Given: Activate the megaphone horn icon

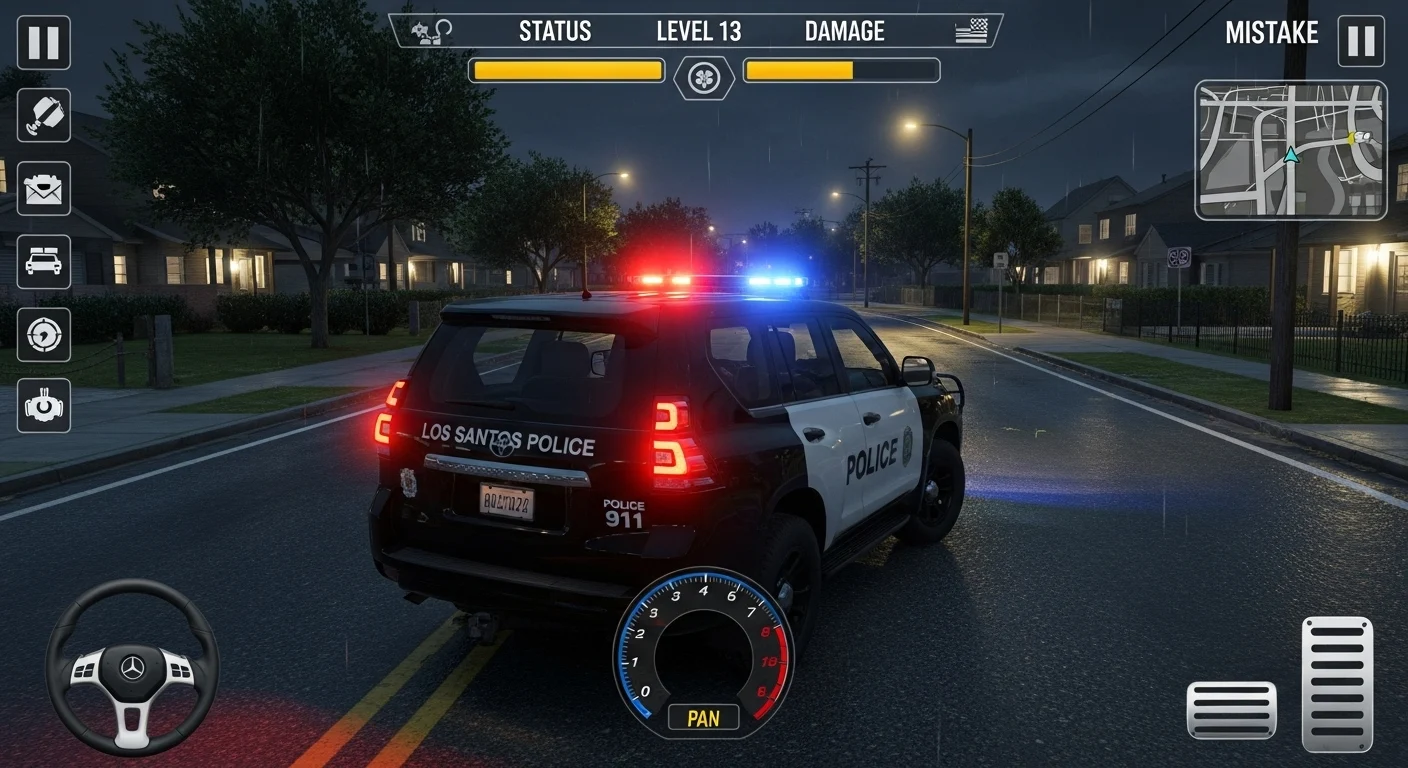Looking at the screenshot, I should [44, 115].
